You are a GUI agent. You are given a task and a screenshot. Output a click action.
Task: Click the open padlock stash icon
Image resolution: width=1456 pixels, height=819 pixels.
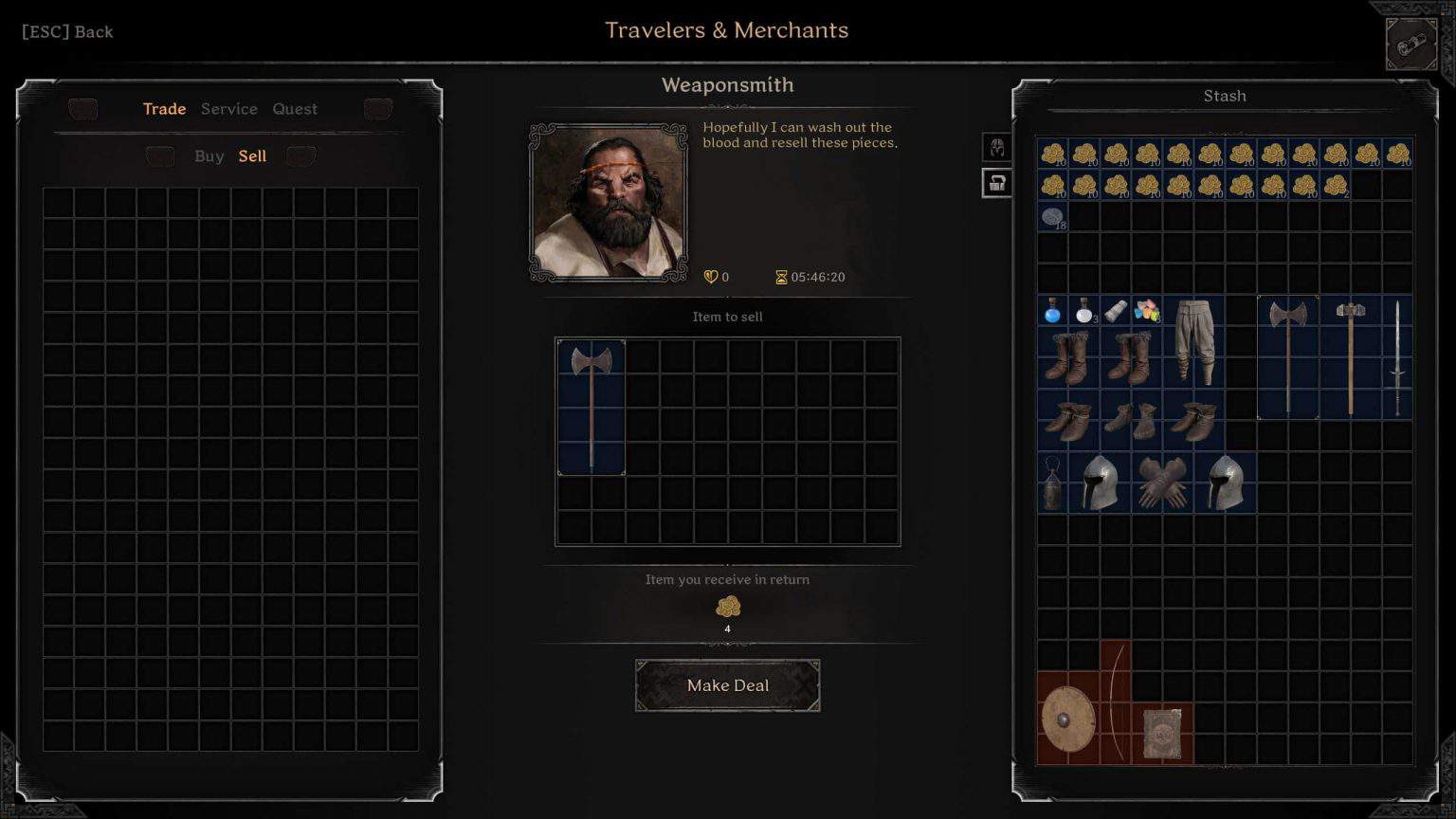(x=996, y=183)
